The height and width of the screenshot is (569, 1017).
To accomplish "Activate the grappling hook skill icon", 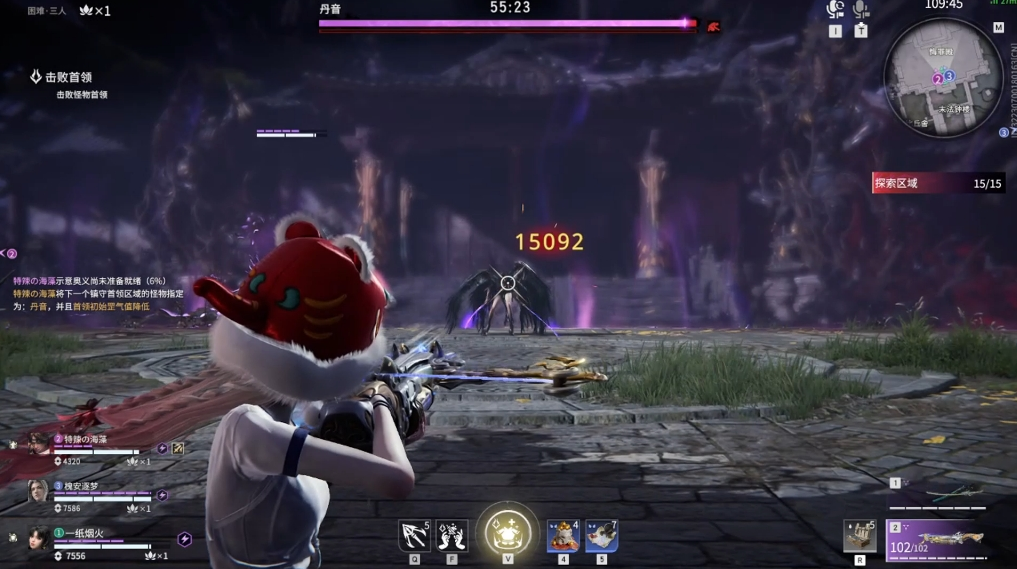I will (x=413, y=536).
